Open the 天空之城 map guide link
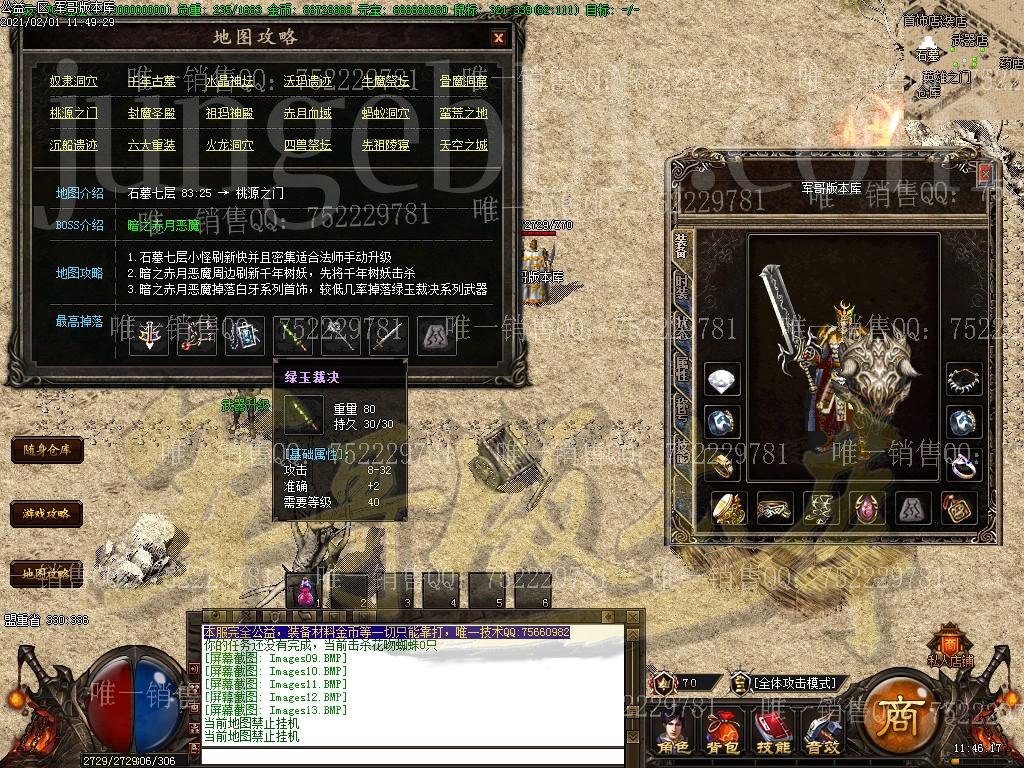Image resolution: width=1024 pixels, height=768 pixels. coord(464,145)
